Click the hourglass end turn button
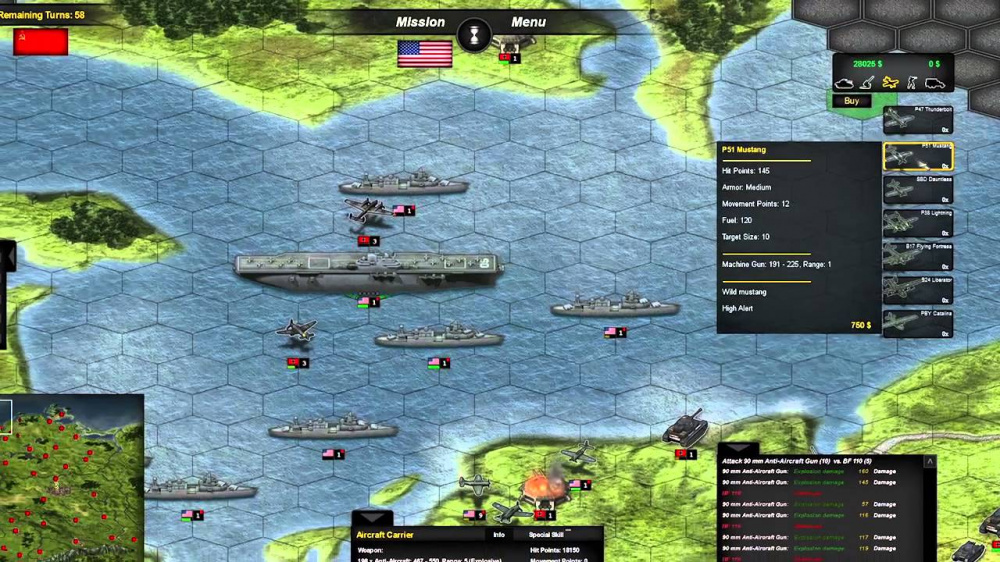The width and height of the screenshot is (1000, 562). 474,36
